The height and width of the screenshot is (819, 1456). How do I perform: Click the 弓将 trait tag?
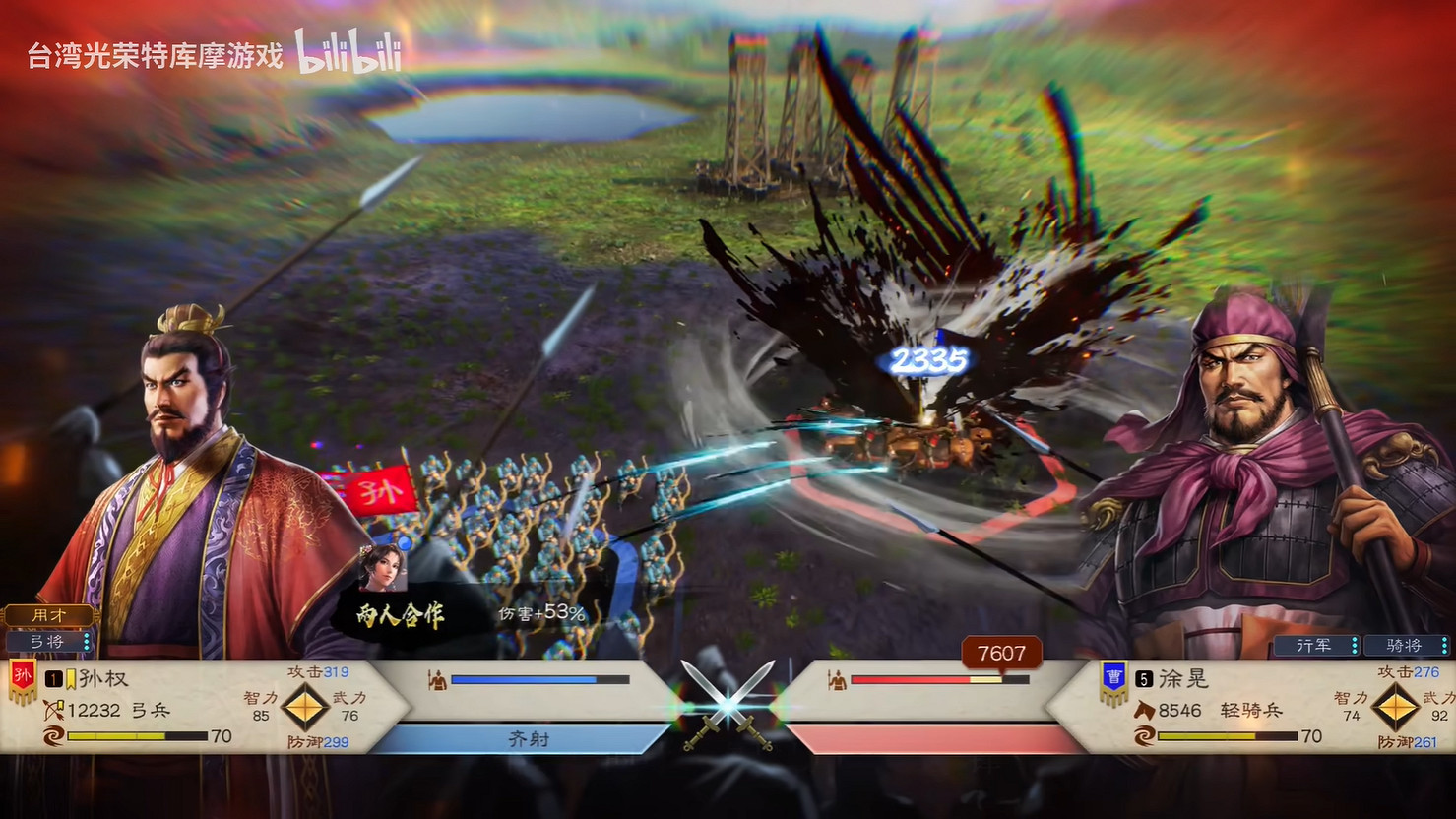[49, 642]
